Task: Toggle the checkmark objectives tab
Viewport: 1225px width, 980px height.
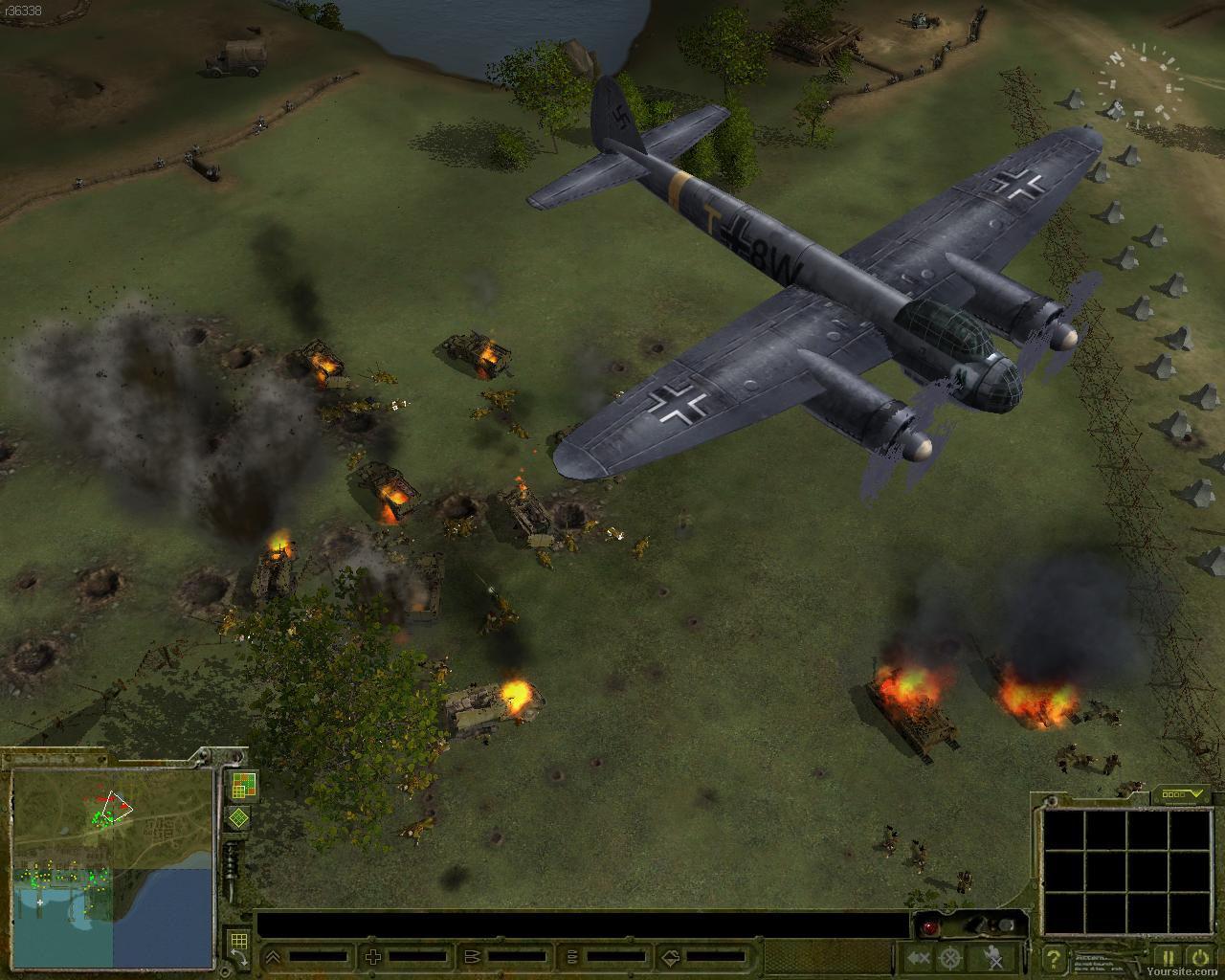Action: (x=1181, y=793)
